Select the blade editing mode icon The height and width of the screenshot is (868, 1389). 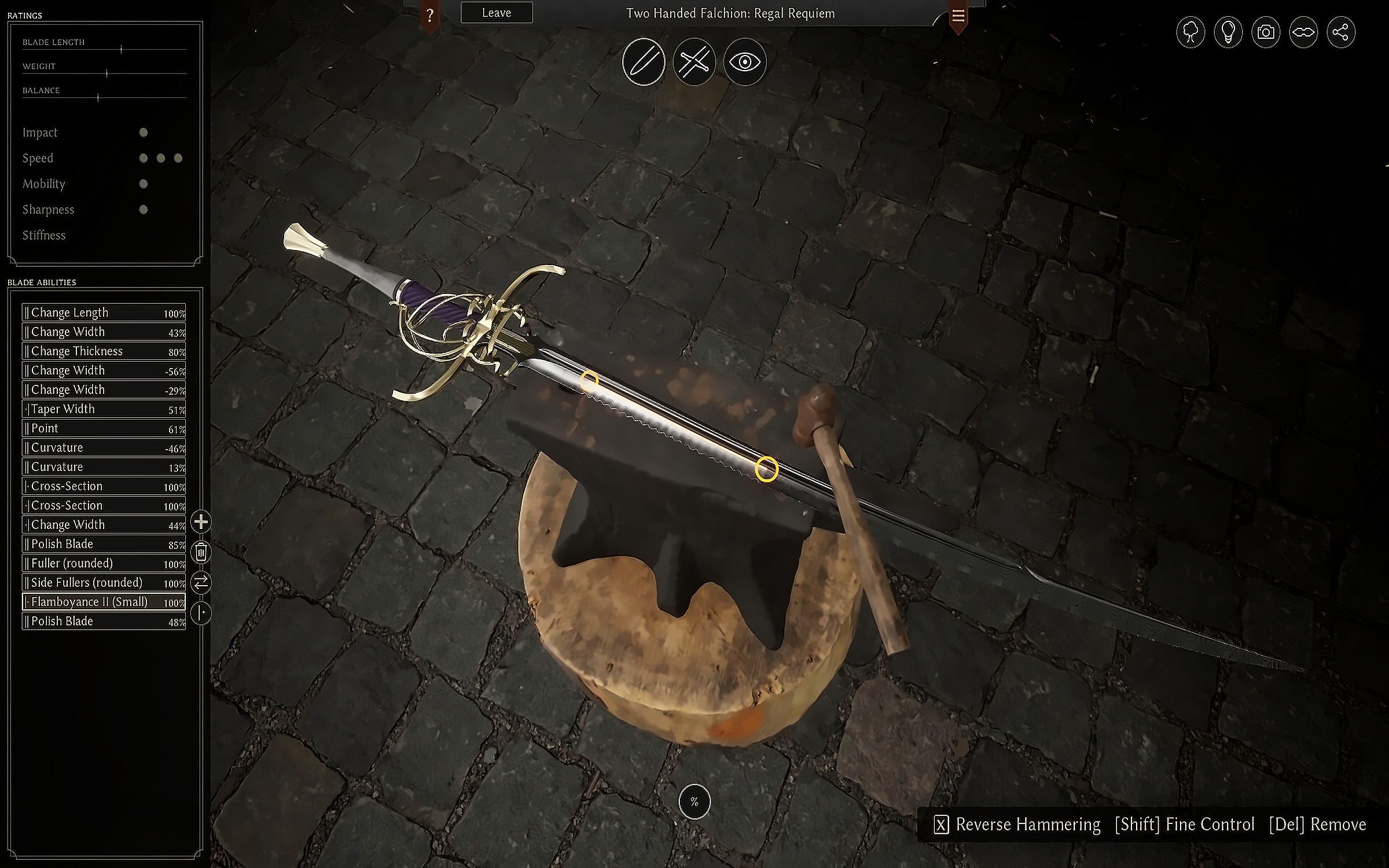click(644, 62)
